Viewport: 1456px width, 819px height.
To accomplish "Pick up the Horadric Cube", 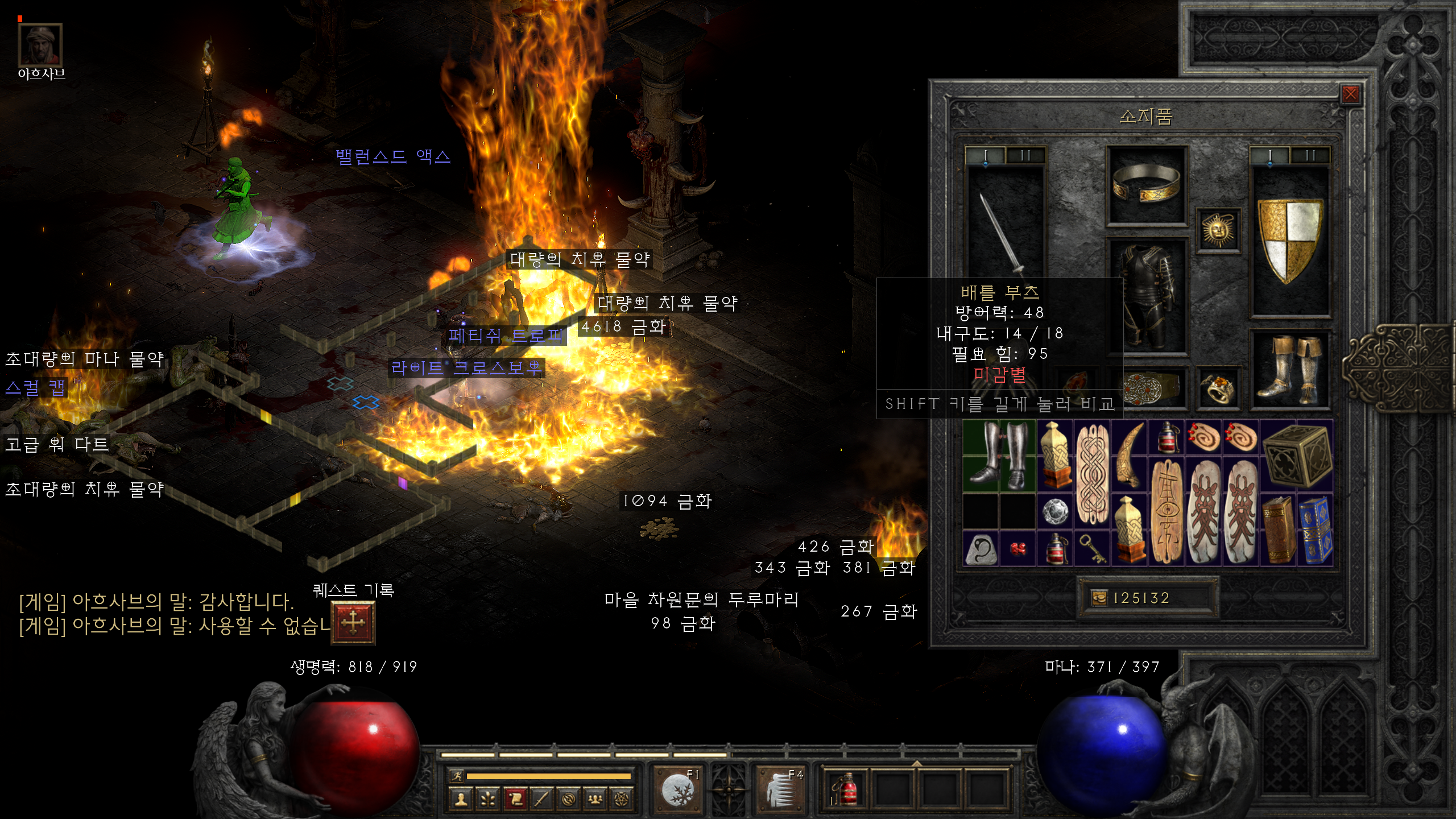I will (x=1297, y=455).
